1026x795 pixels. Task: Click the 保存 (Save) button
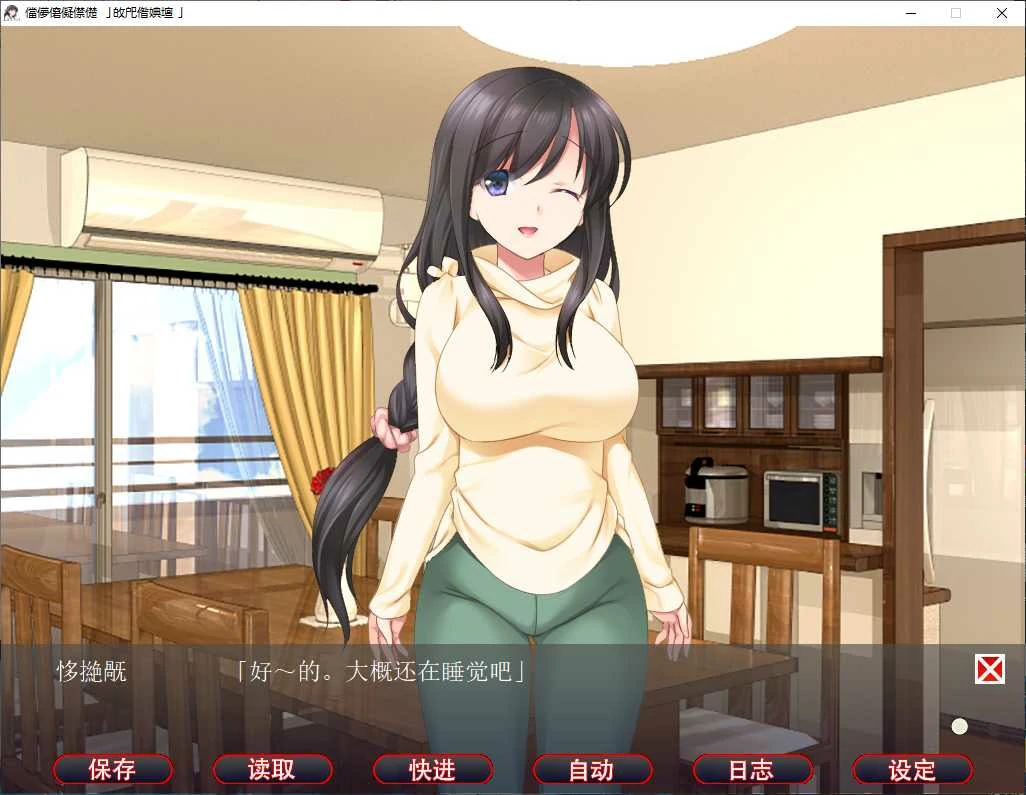[112, 769]
